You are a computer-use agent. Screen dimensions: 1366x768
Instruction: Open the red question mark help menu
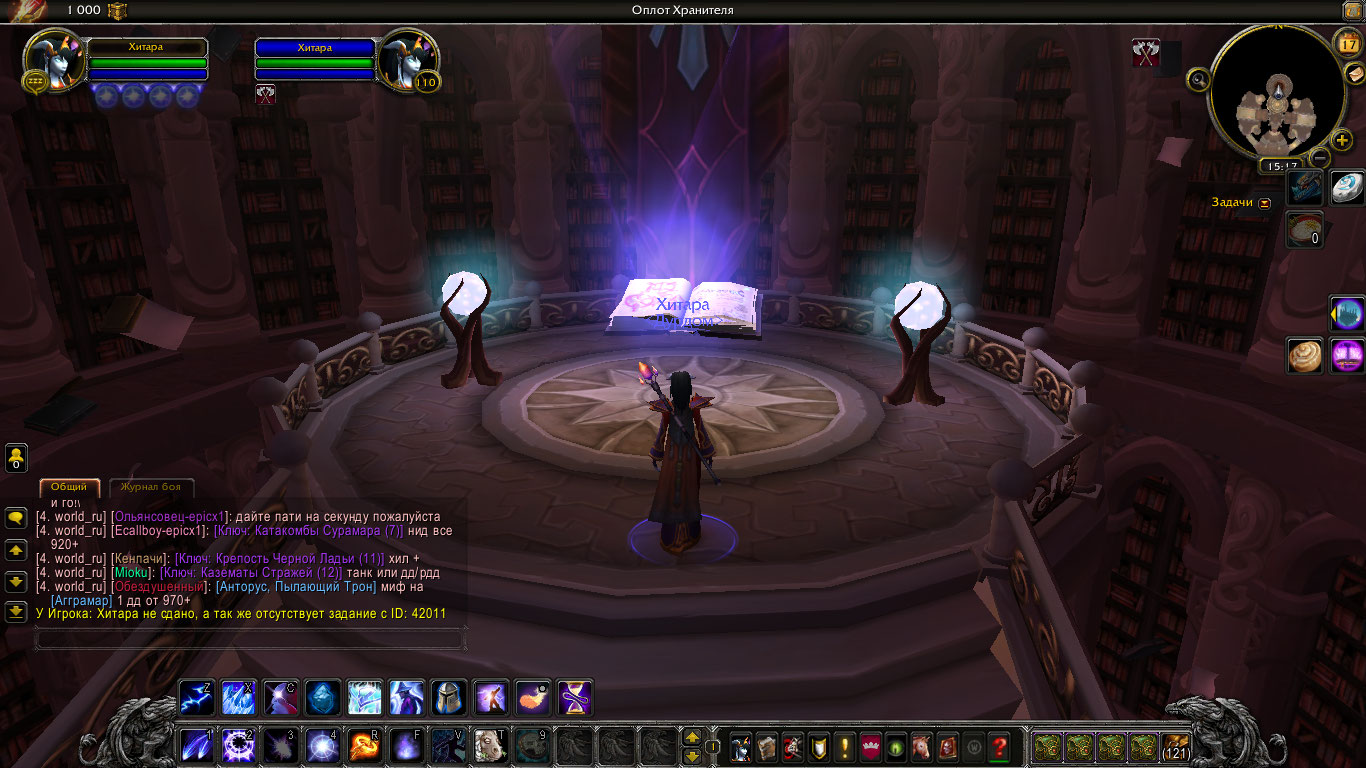pyautogui.click(x=998, y=747)
